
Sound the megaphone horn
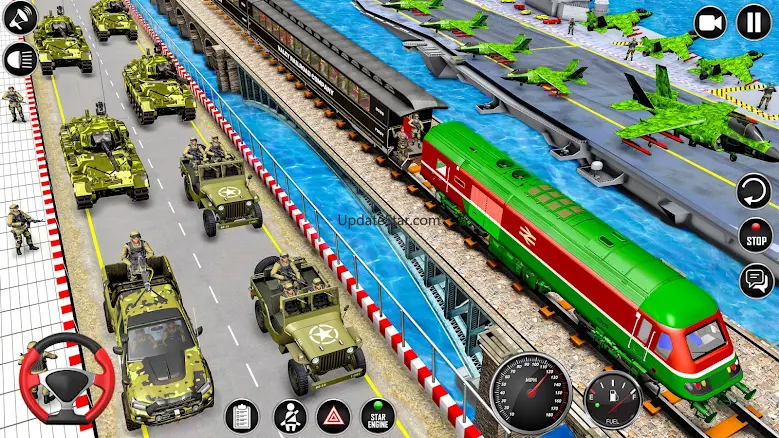19,17
